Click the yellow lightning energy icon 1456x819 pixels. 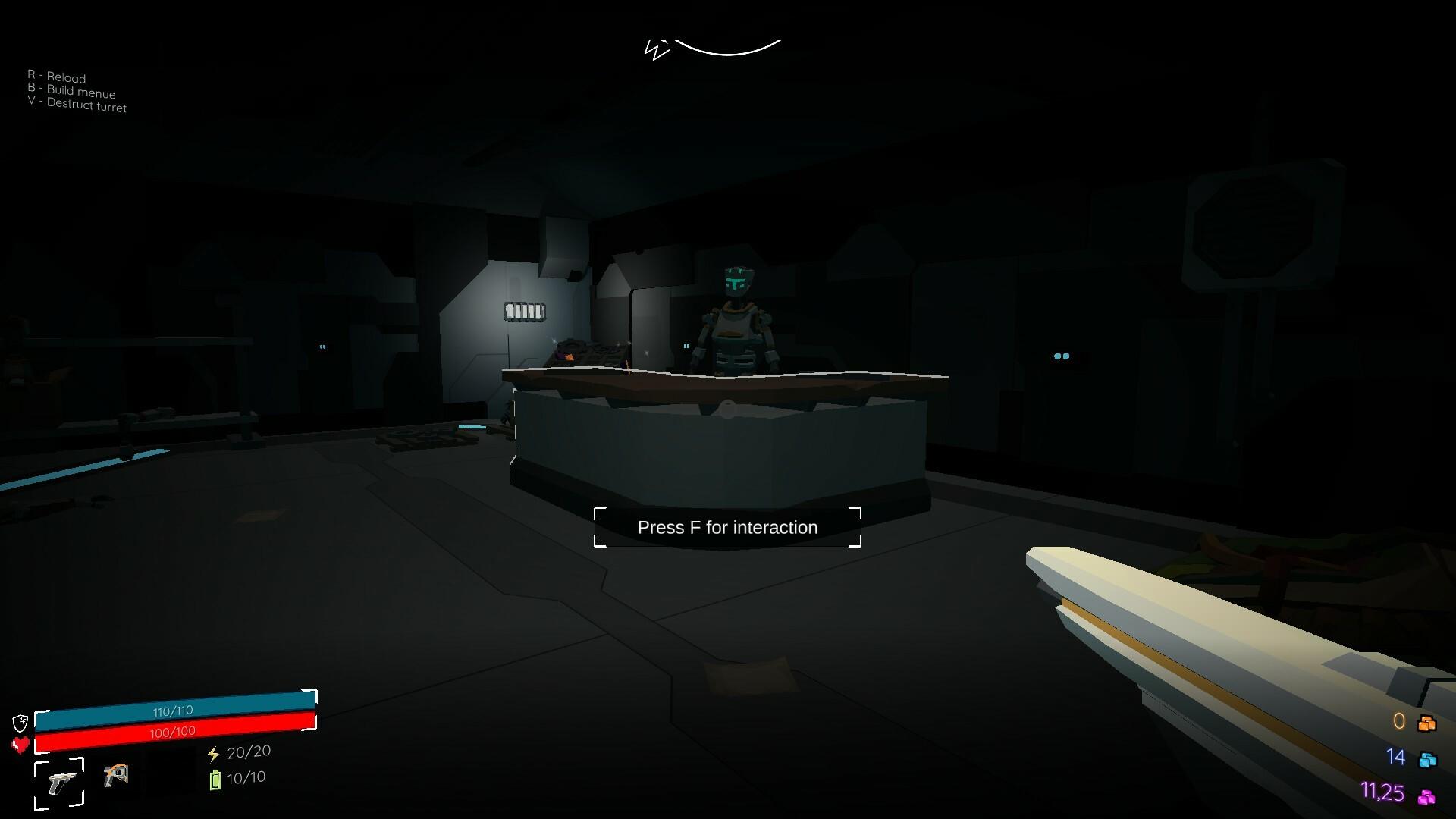pos(212,752)
